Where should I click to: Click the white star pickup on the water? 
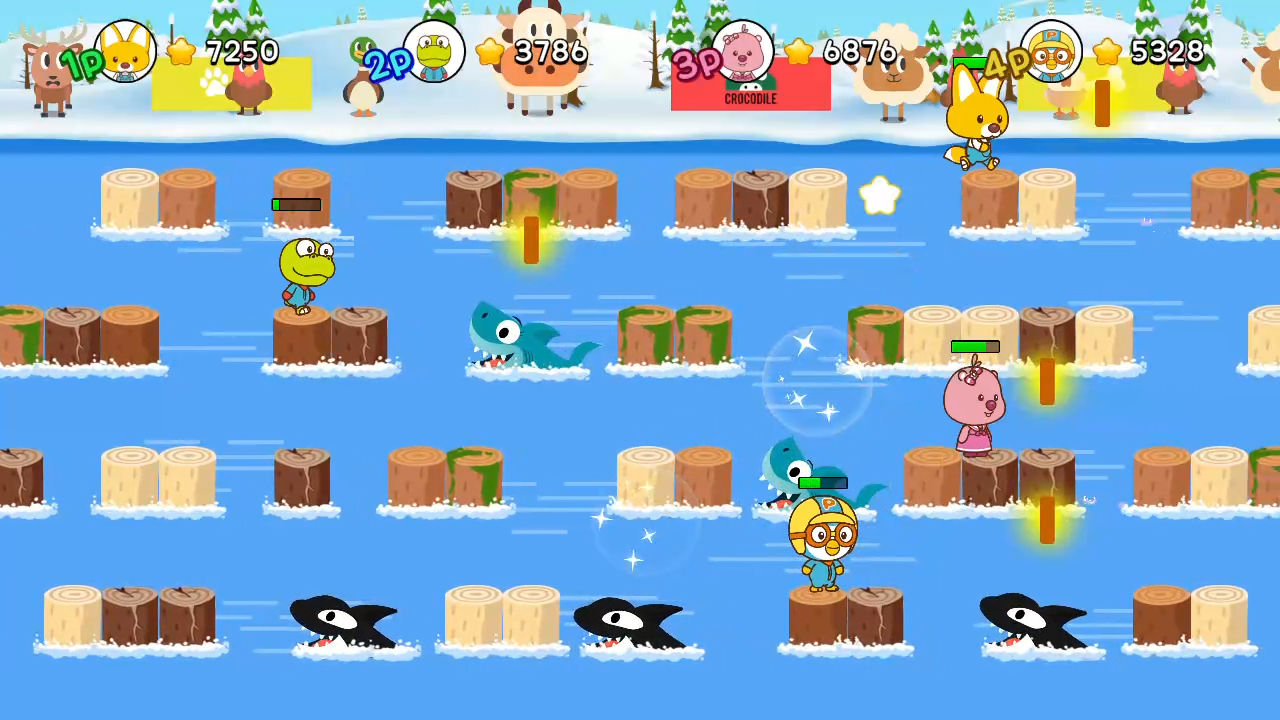coord(879,196)
